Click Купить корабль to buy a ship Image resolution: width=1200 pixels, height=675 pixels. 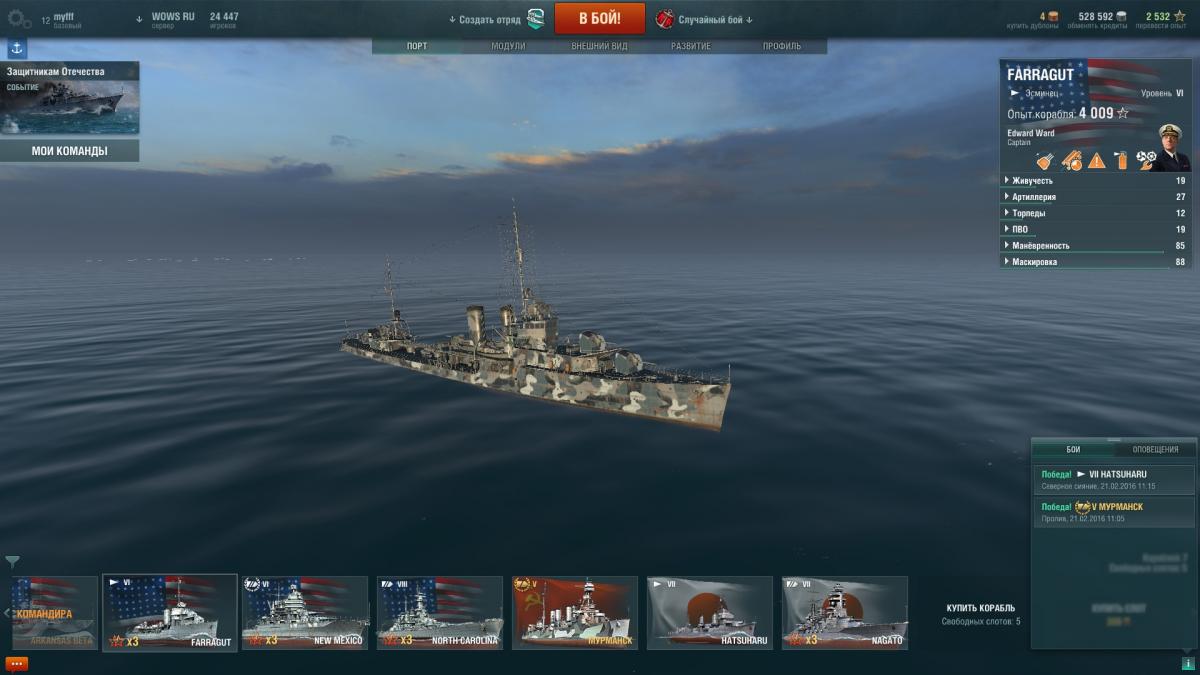(981, 608)
